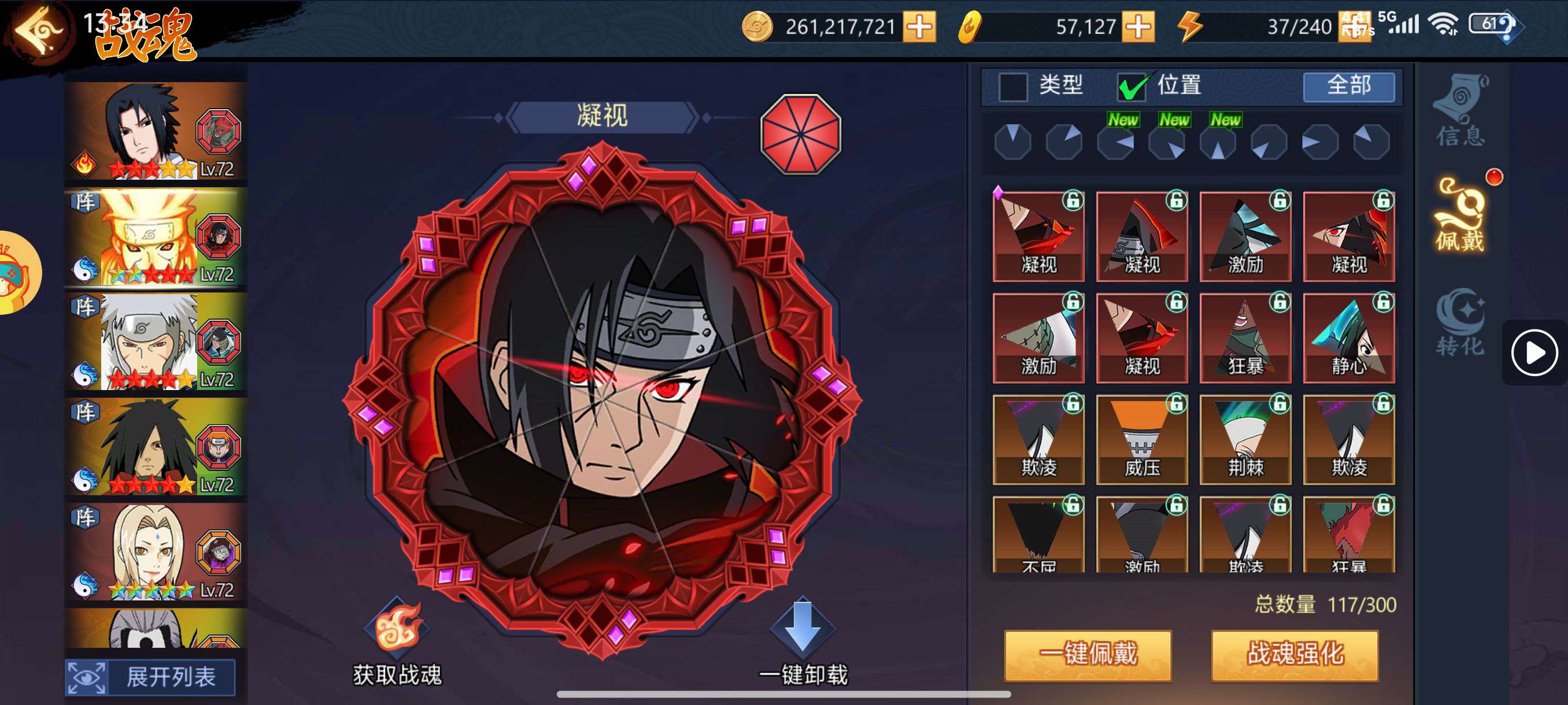This screenshot has height=705, width=1568.
Task: Pick the 威压 soul fragment
Action: (1141, 440)
